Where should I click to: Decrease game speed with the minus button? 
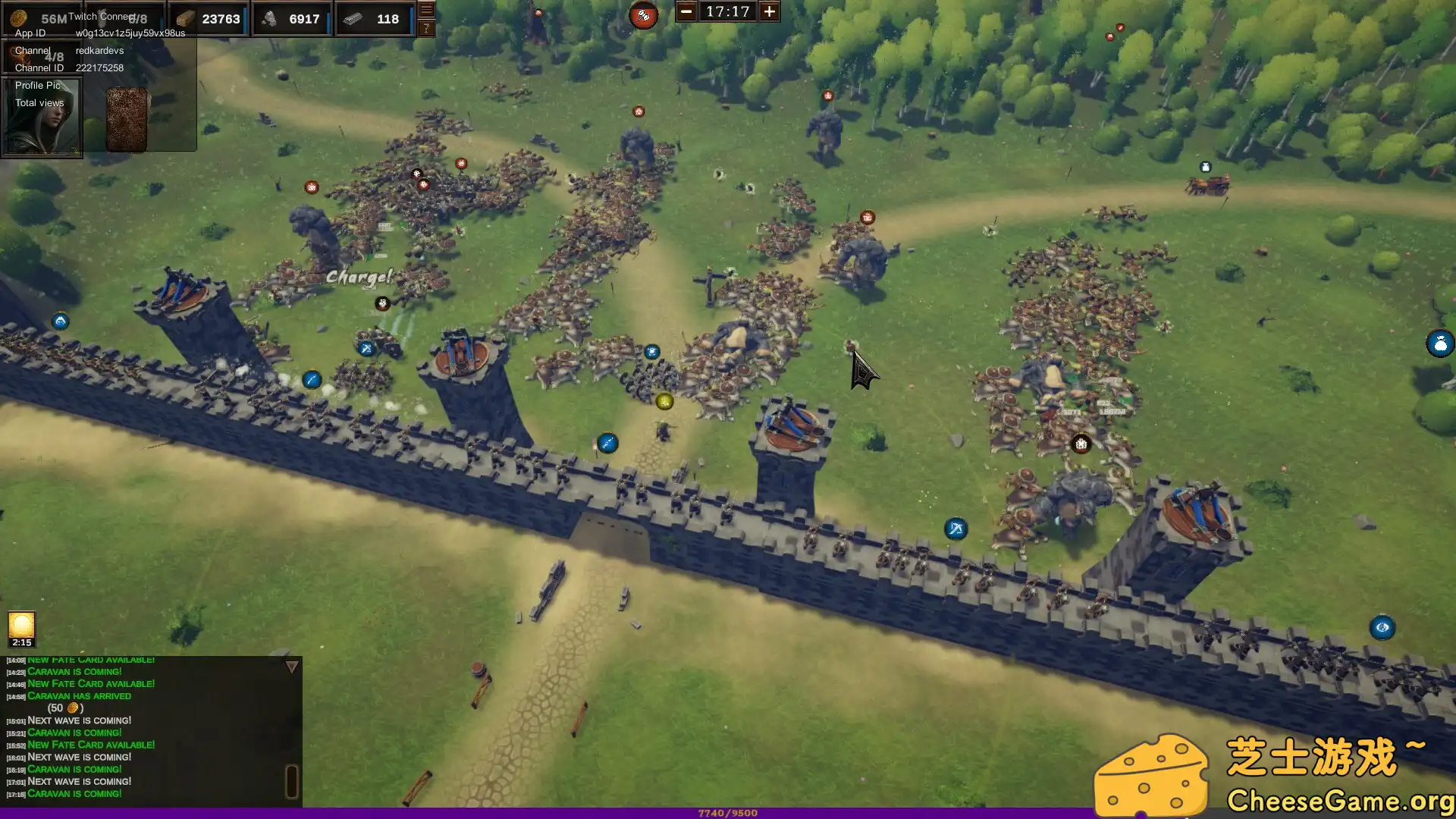pyautogui.click(x=687, y=11)
